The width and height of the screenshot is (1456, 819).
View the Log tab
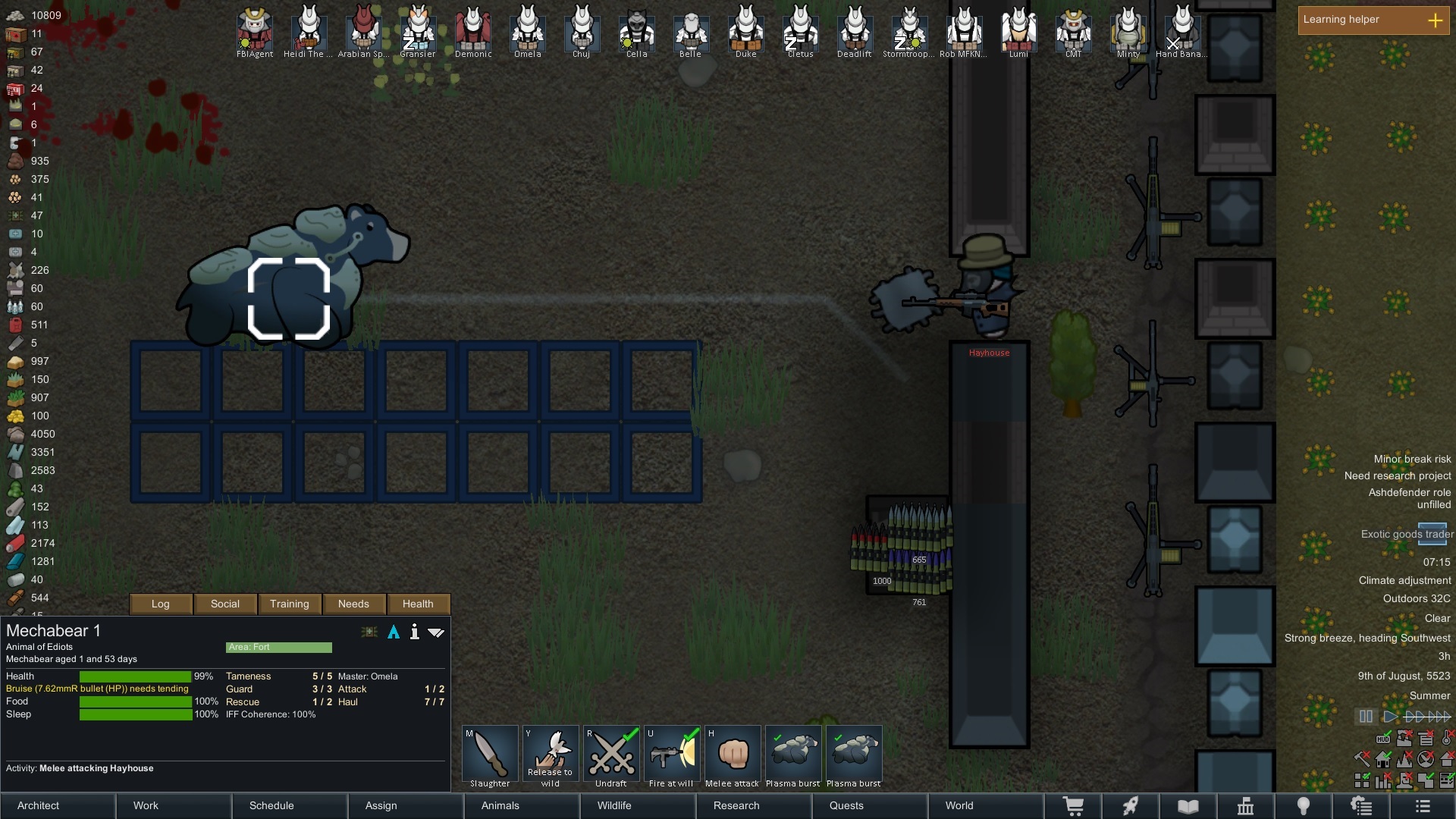[x=161, y=604]
